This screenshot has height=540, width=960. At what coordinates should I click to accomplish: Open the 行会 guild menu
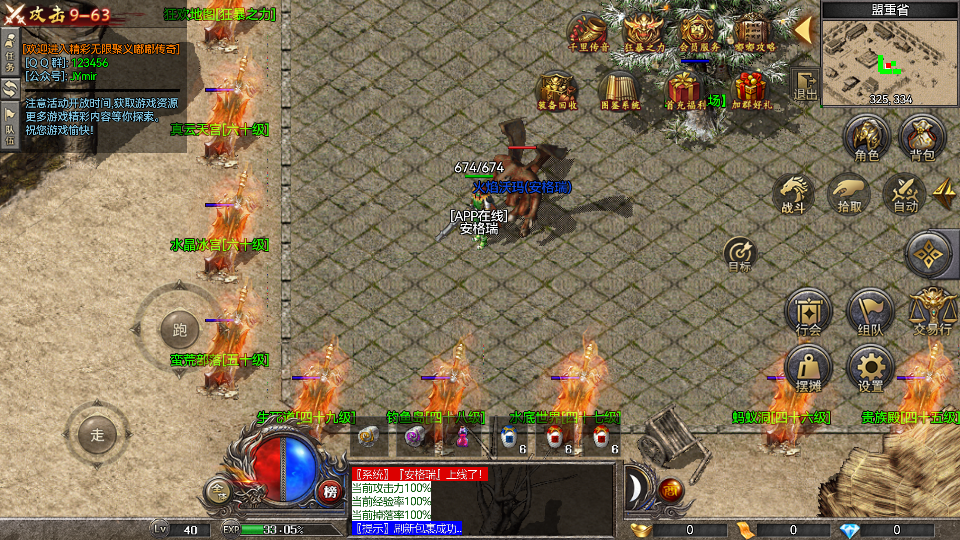coord(808,311)
